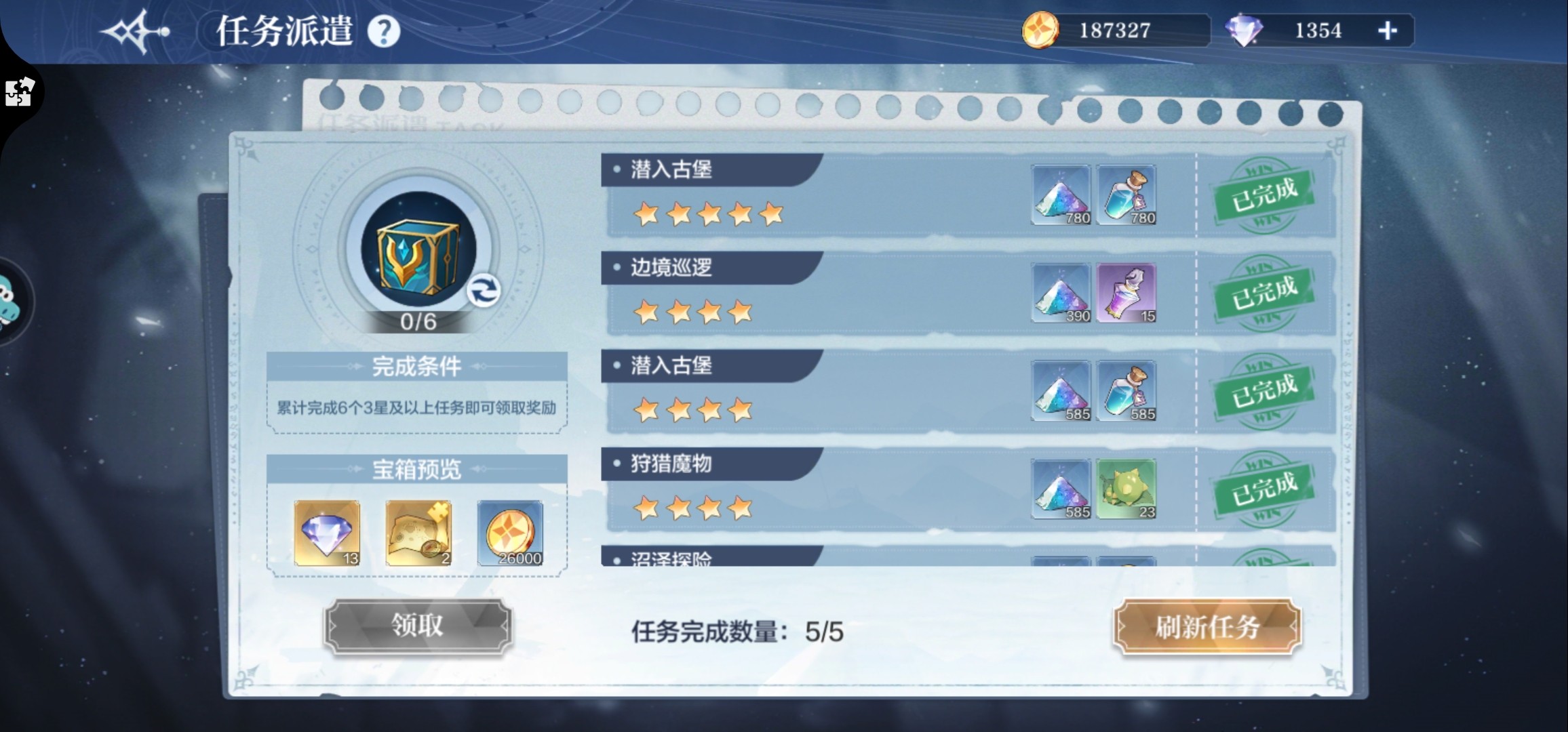The image size is (1568, 732).
Task: Click the gold coin currency icon
Action: [x=1041, y=30]
